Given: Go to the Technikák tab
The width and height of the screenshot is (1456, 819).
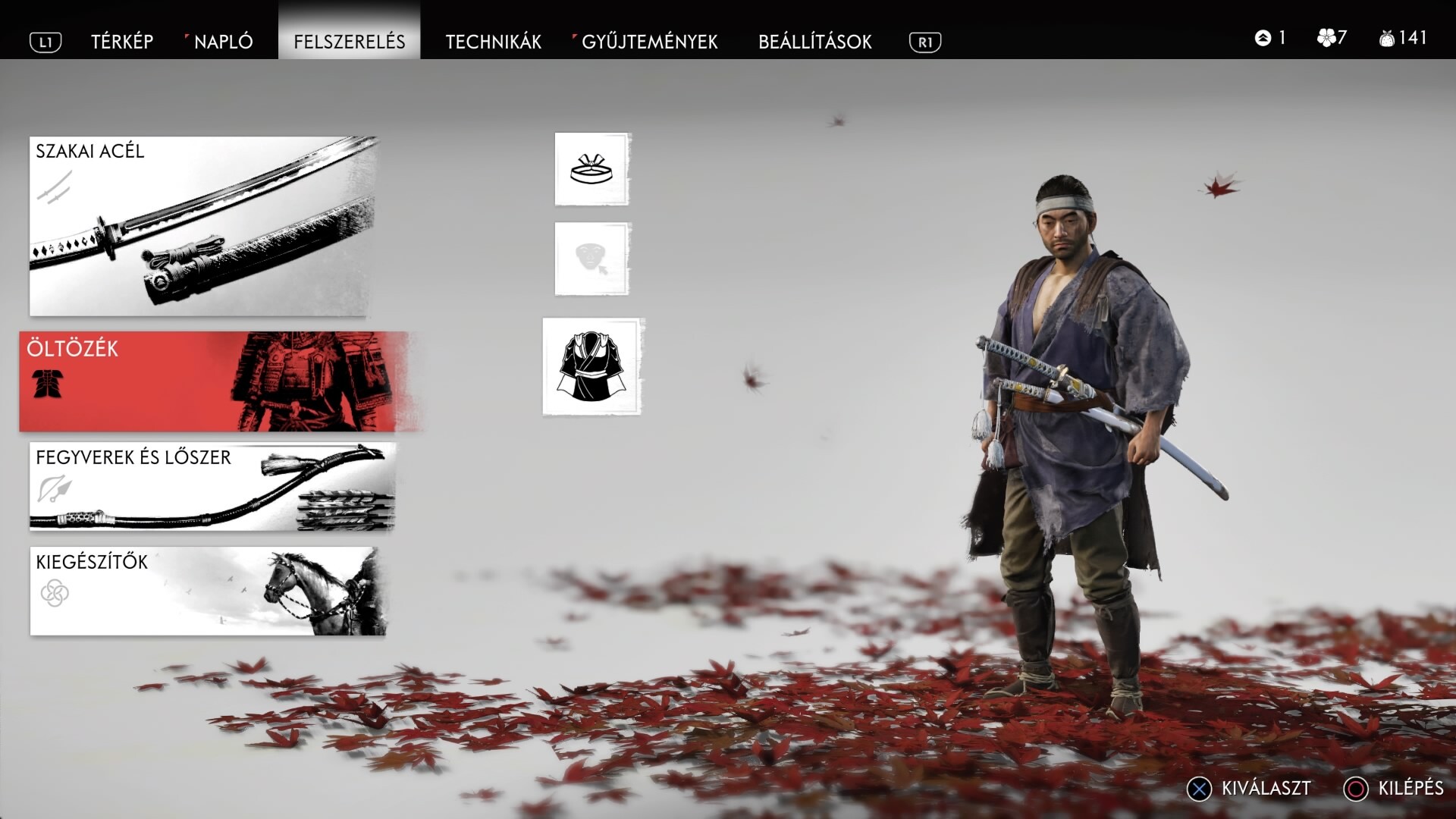Looking at the screenshot, I should [x=493, y=42].
